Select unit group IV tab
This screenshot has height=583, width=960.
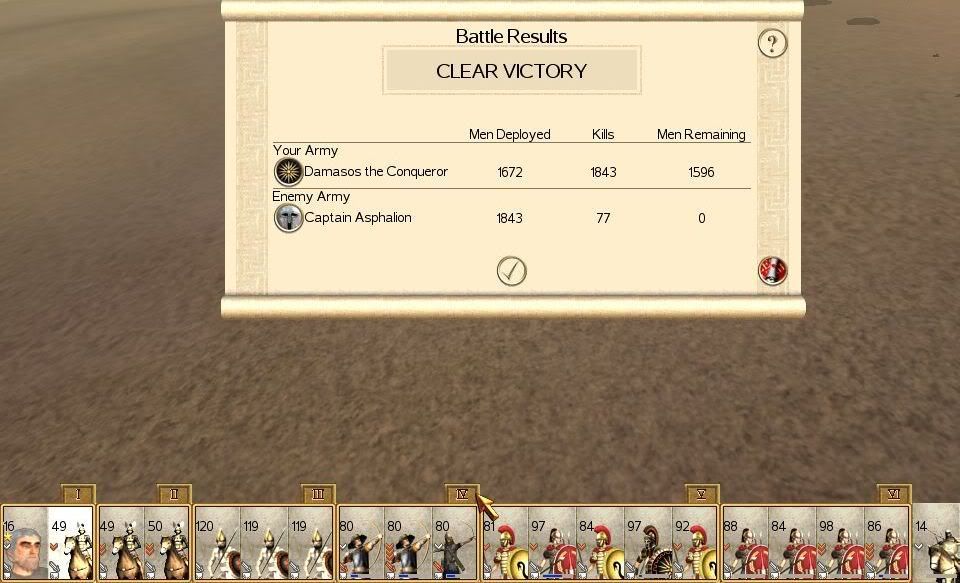tap(461, 494)
